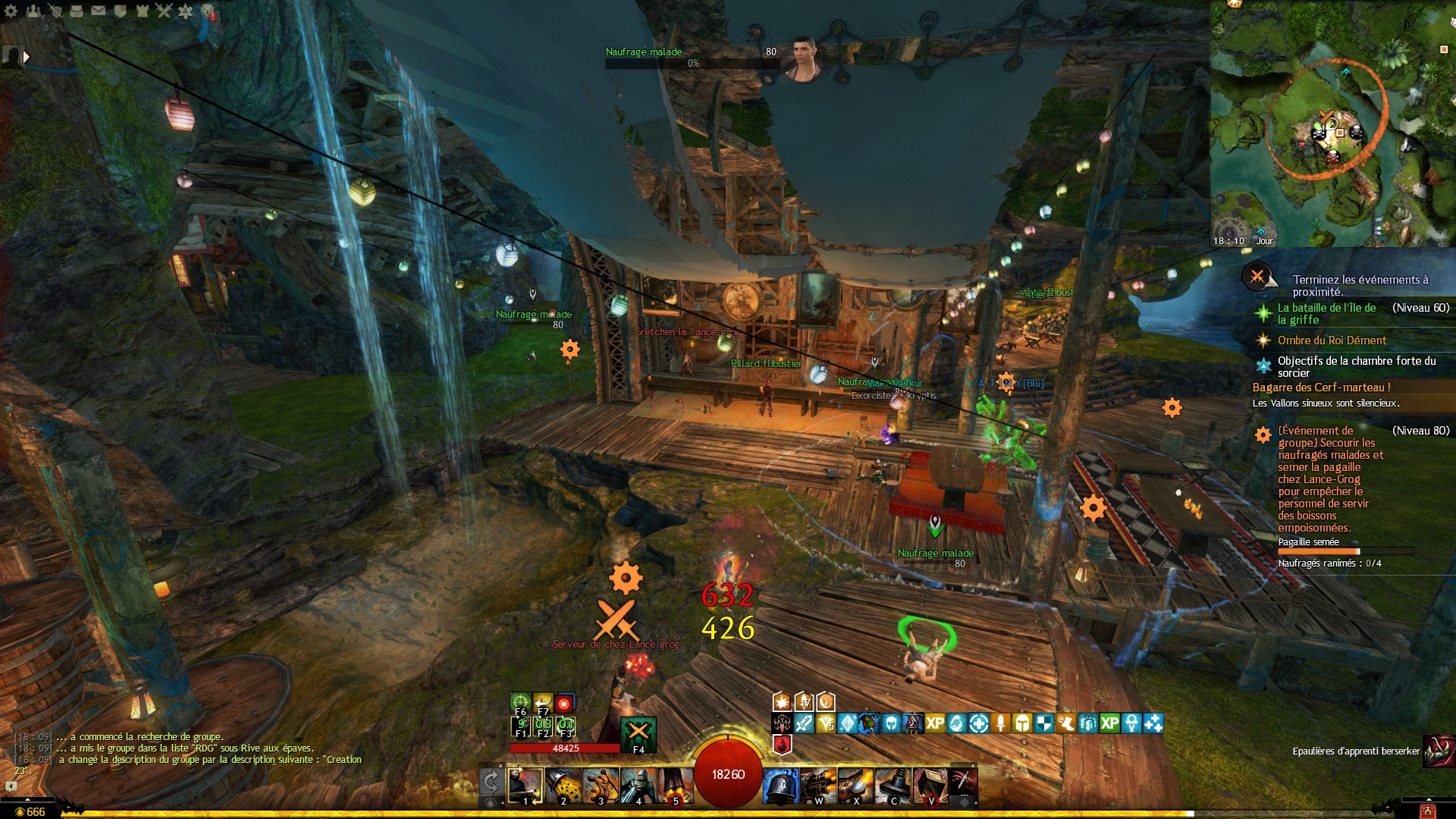Select the 'Ombre du Roi Dément' objective

pos(1332,340)
